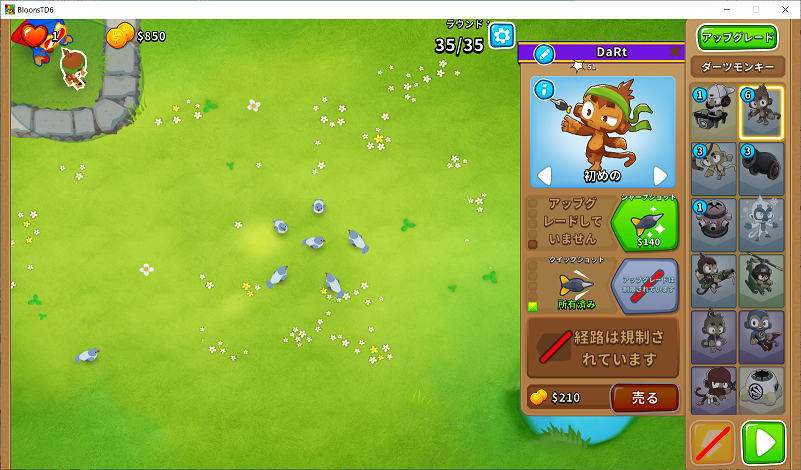Buy the $140 Sharp Shots upgrade
801x470 pixels.
click(643, 224)
